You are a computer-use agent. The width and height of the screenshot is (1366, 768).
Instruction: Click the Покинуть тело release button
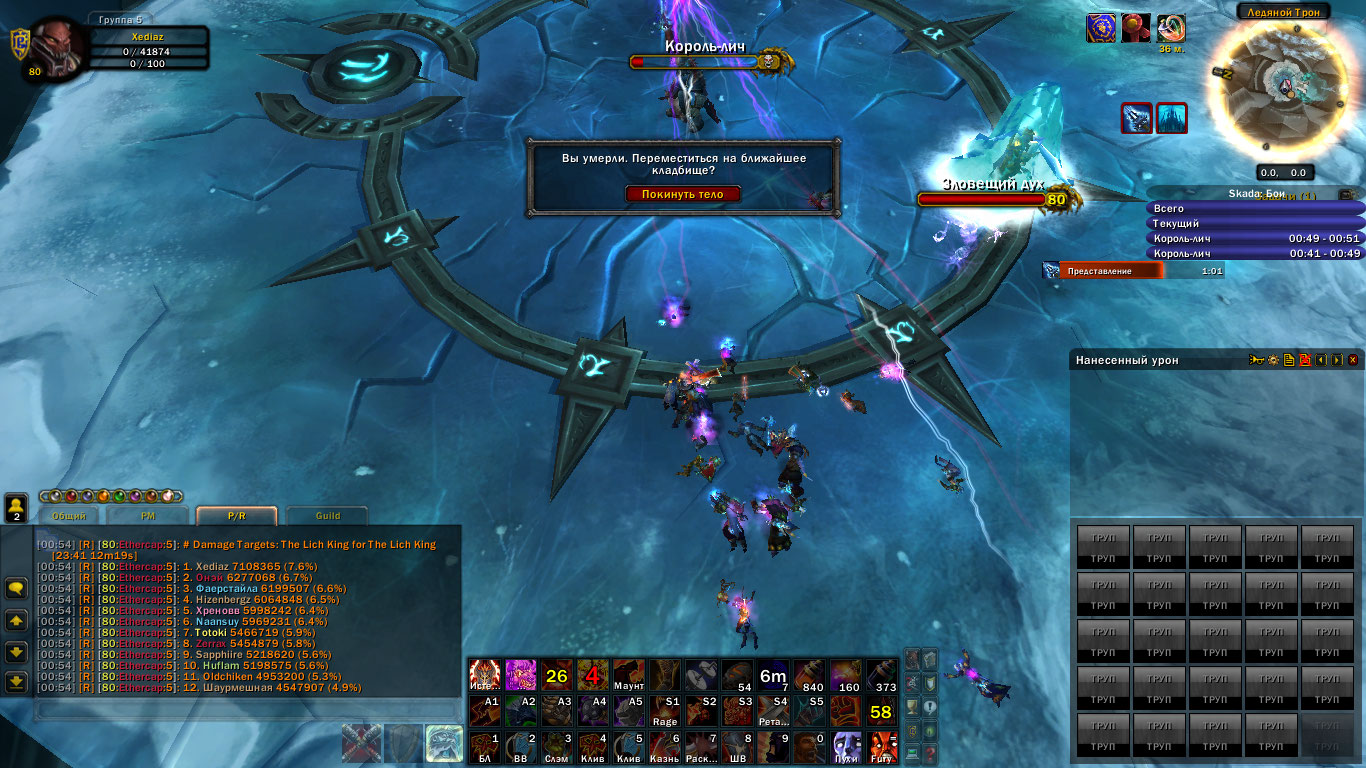point(683,194)
